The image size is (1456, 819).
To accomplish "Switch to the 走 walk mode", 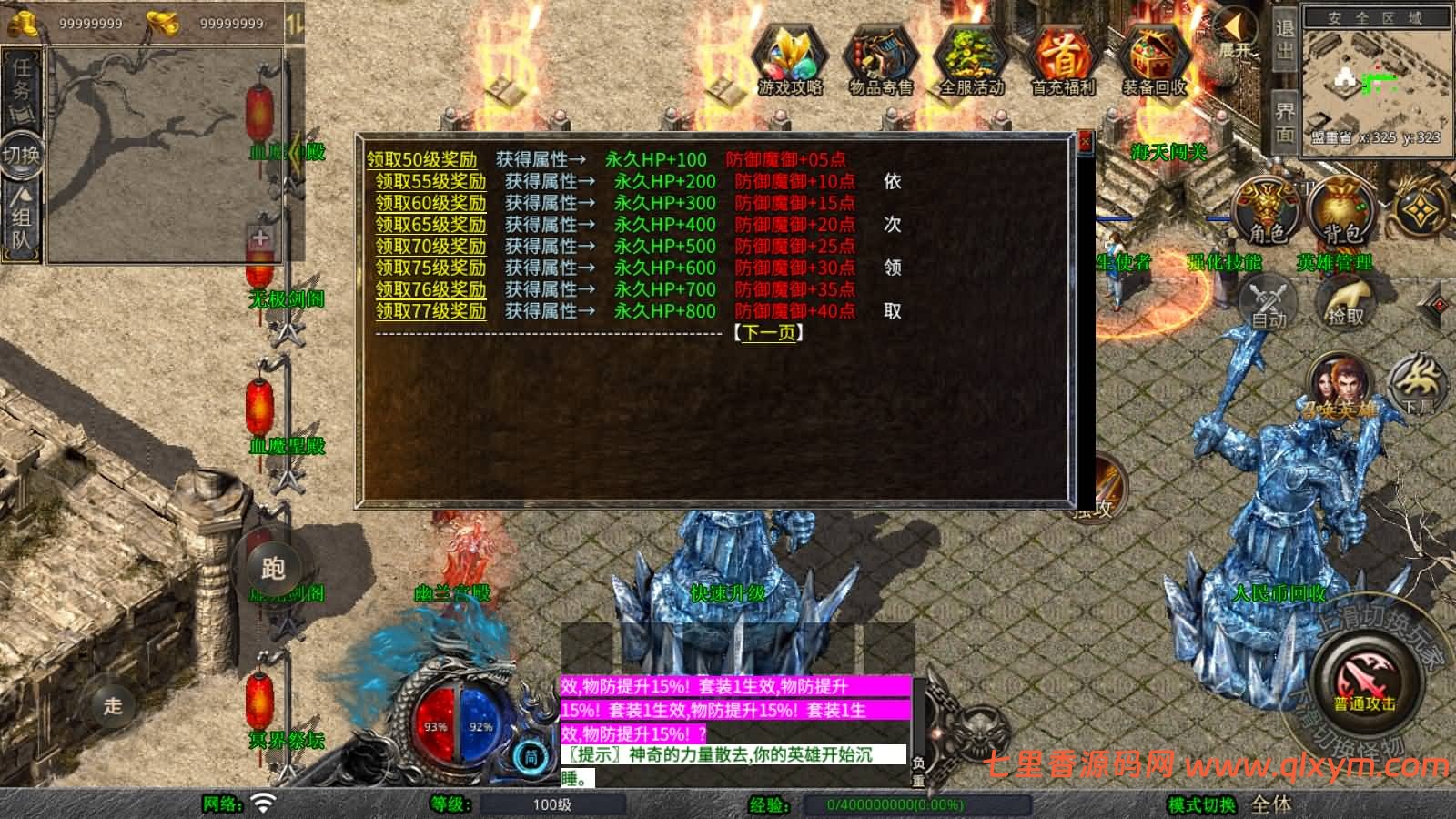I will click(x=113, y=705).
